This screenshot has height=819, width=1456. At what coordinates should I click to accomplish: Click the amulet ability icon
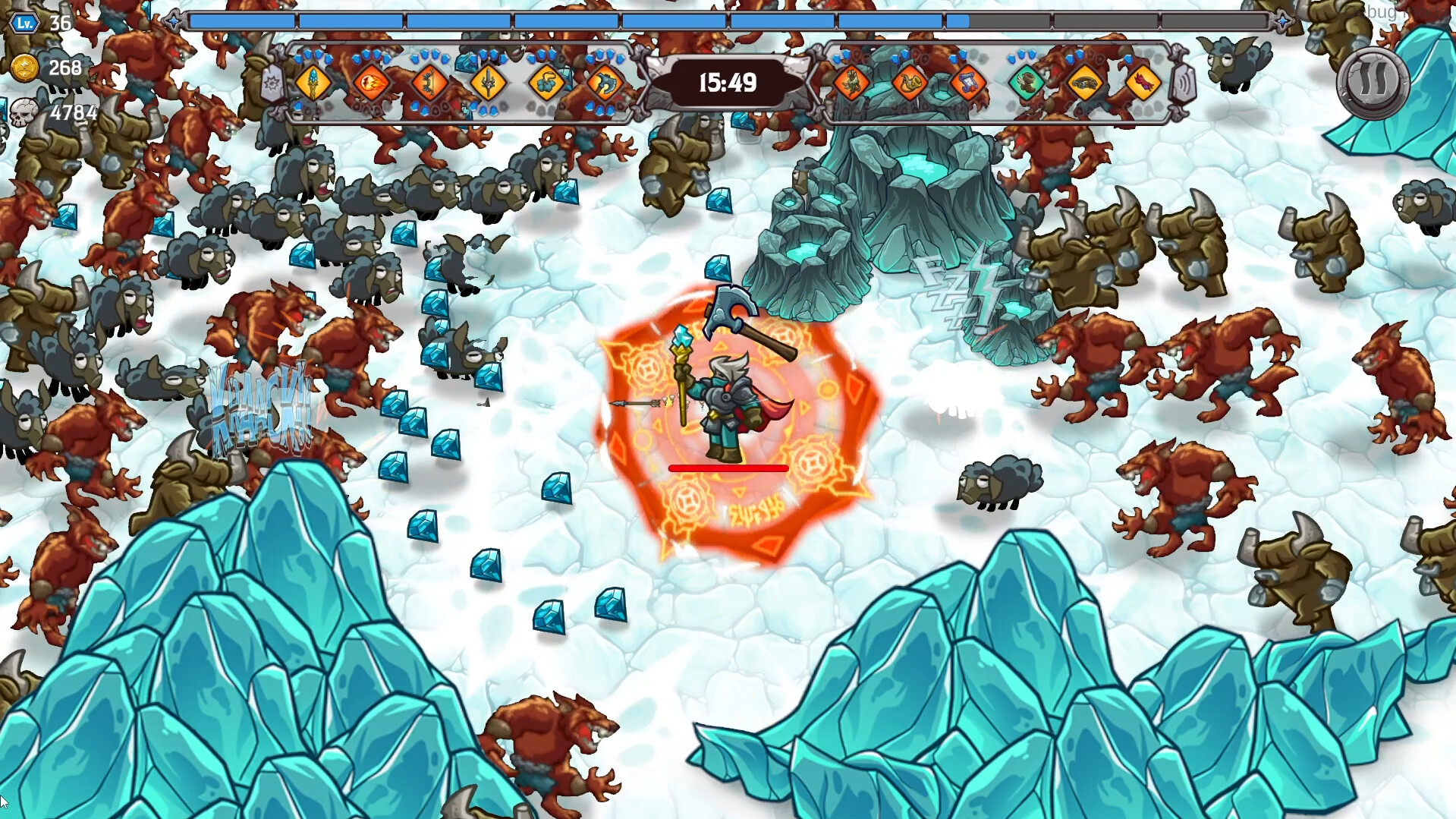549,83
